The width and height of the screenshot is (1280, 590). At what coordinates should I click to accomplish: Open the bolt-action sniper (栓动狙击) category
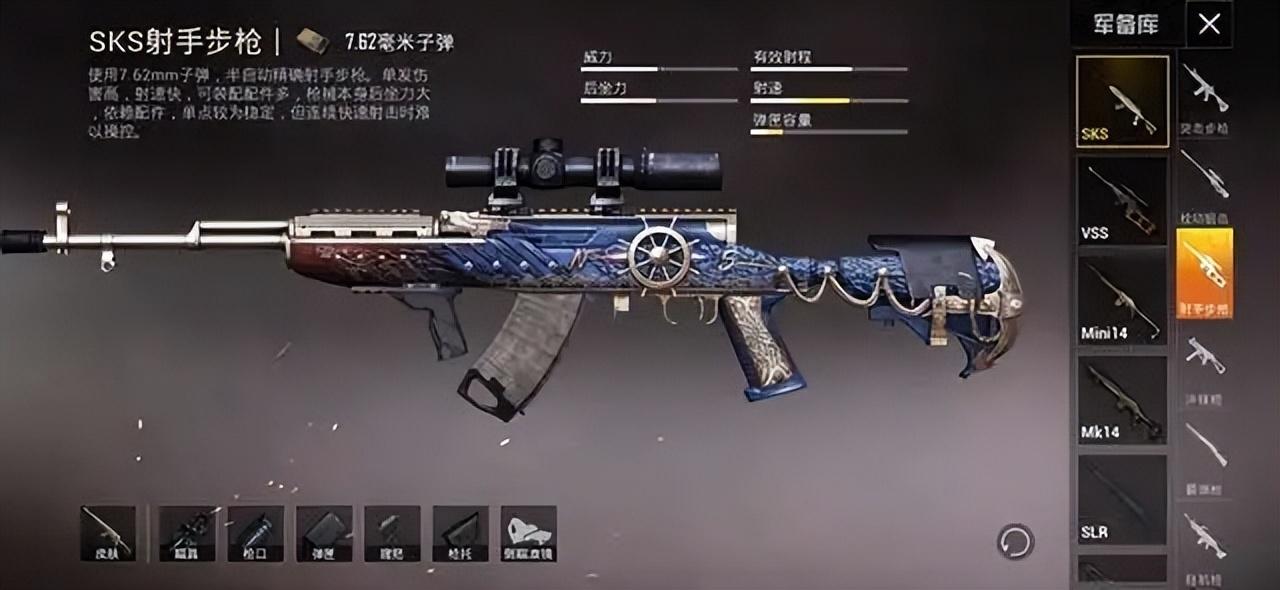coord(1205,185)
